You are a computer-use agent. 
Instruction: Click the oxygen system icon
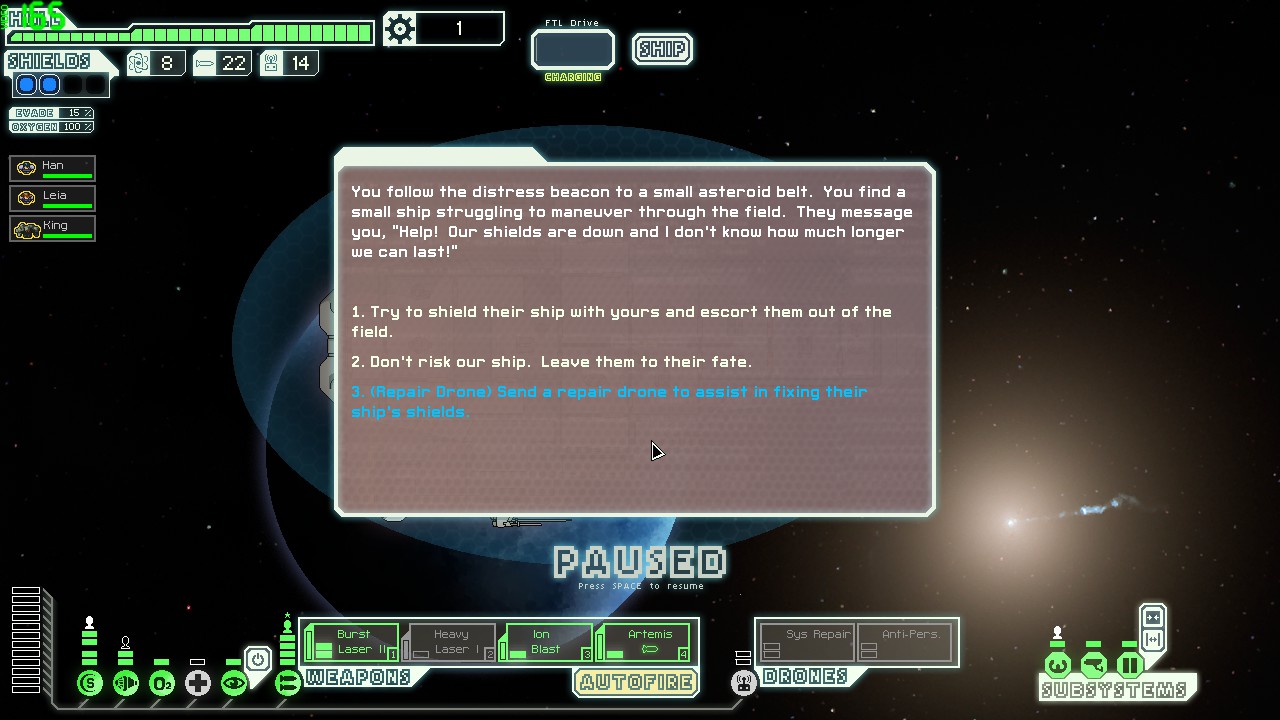tap(161, 684)
